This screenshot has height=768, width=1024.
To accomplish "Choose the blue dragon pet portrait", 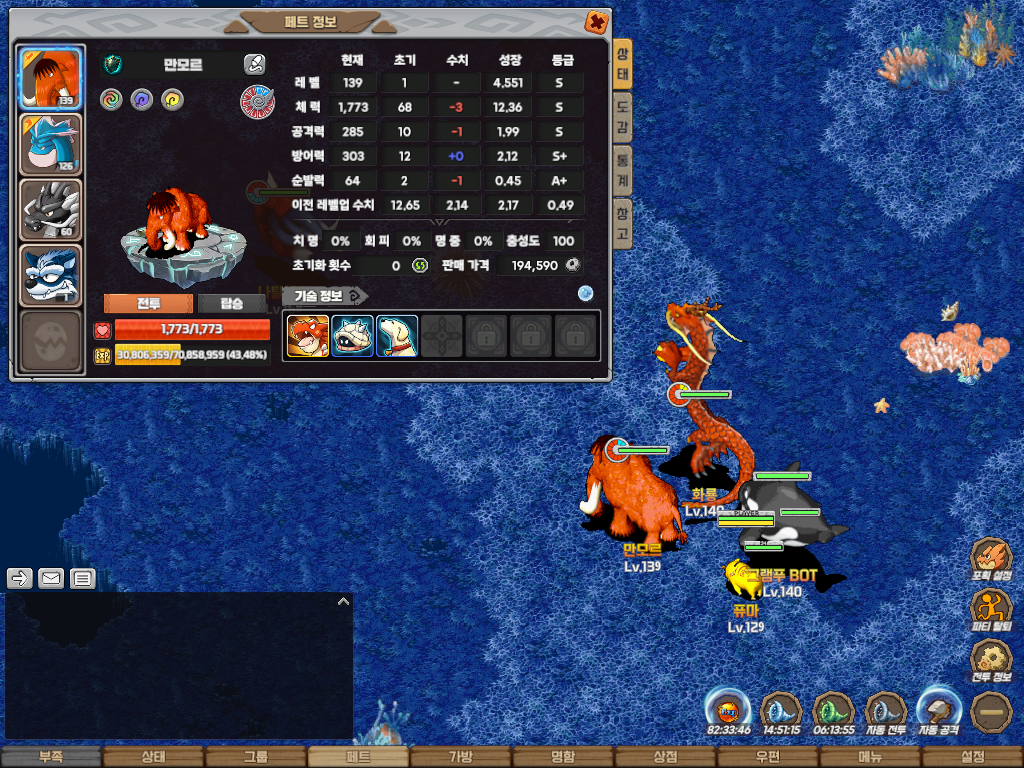I will pos(50,145).
